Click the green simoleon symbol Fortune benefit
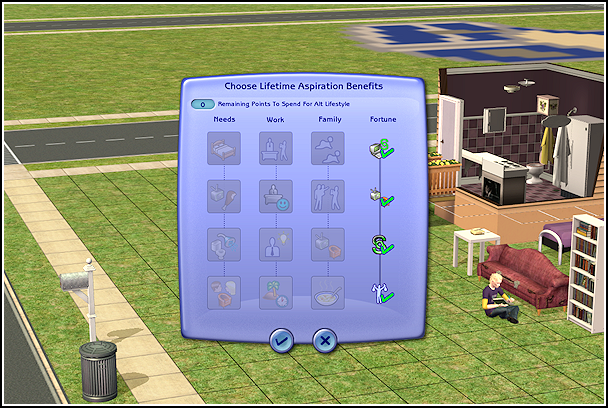Viewport: 608px width, 408px height. click(x=379, y=244)
